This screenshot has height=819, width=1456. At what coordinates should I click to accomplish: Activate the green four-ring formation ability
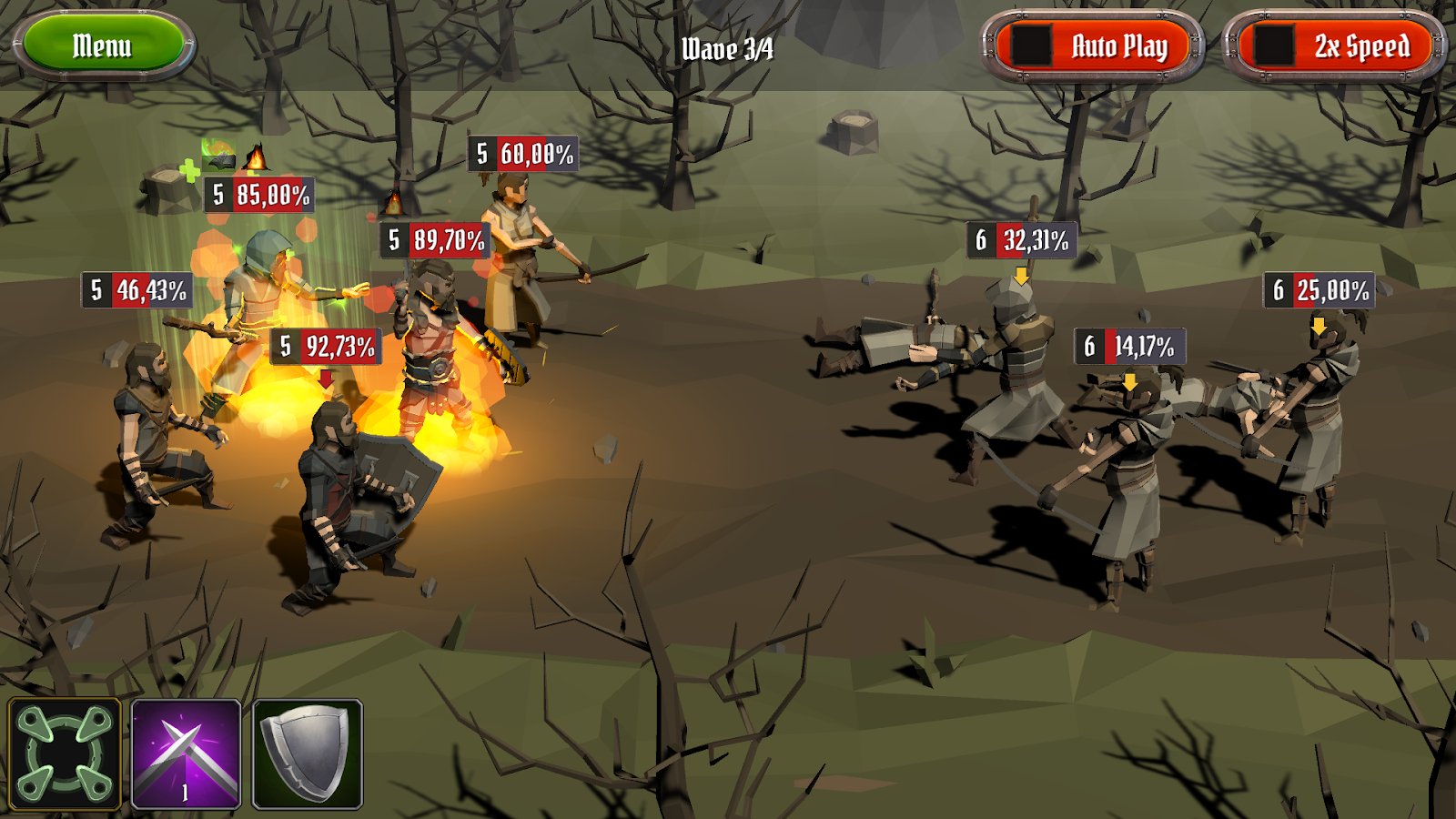(x=65, y=754)
